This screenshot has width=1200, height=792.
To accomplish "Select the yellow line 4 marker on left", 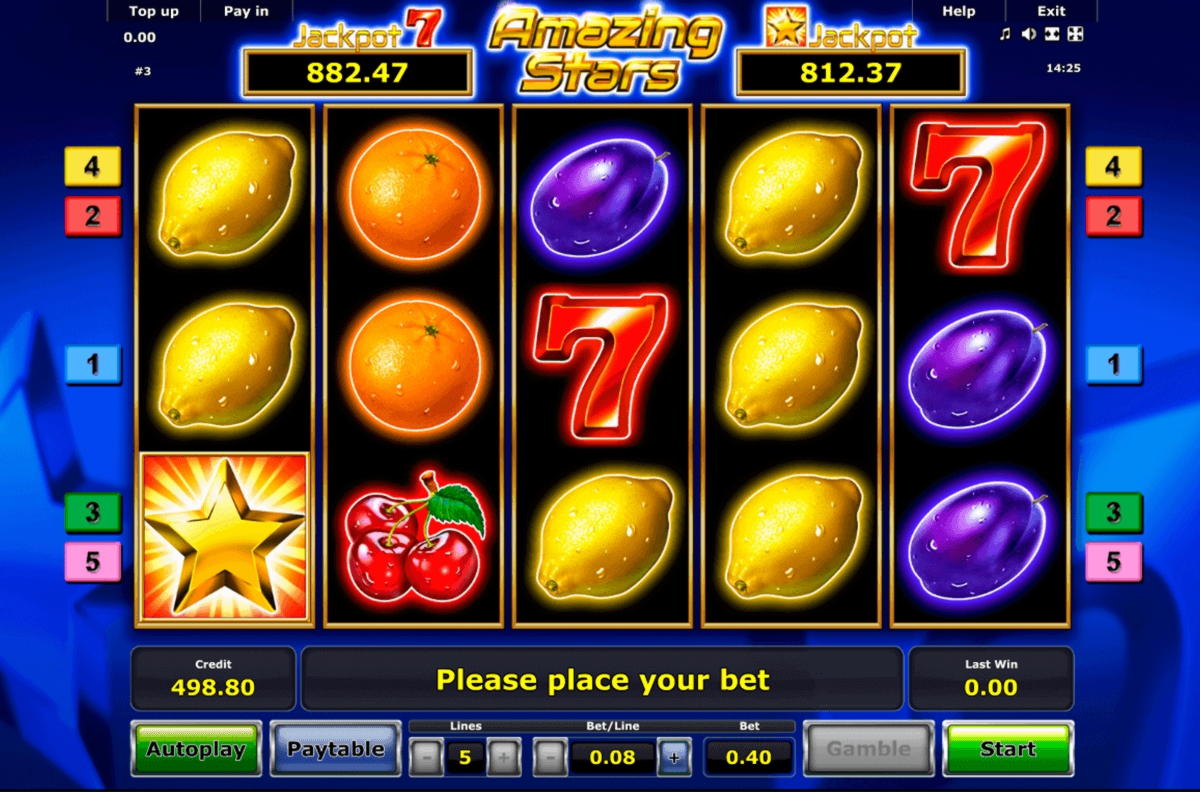I will pyautogui.click(x=93, y=166).
